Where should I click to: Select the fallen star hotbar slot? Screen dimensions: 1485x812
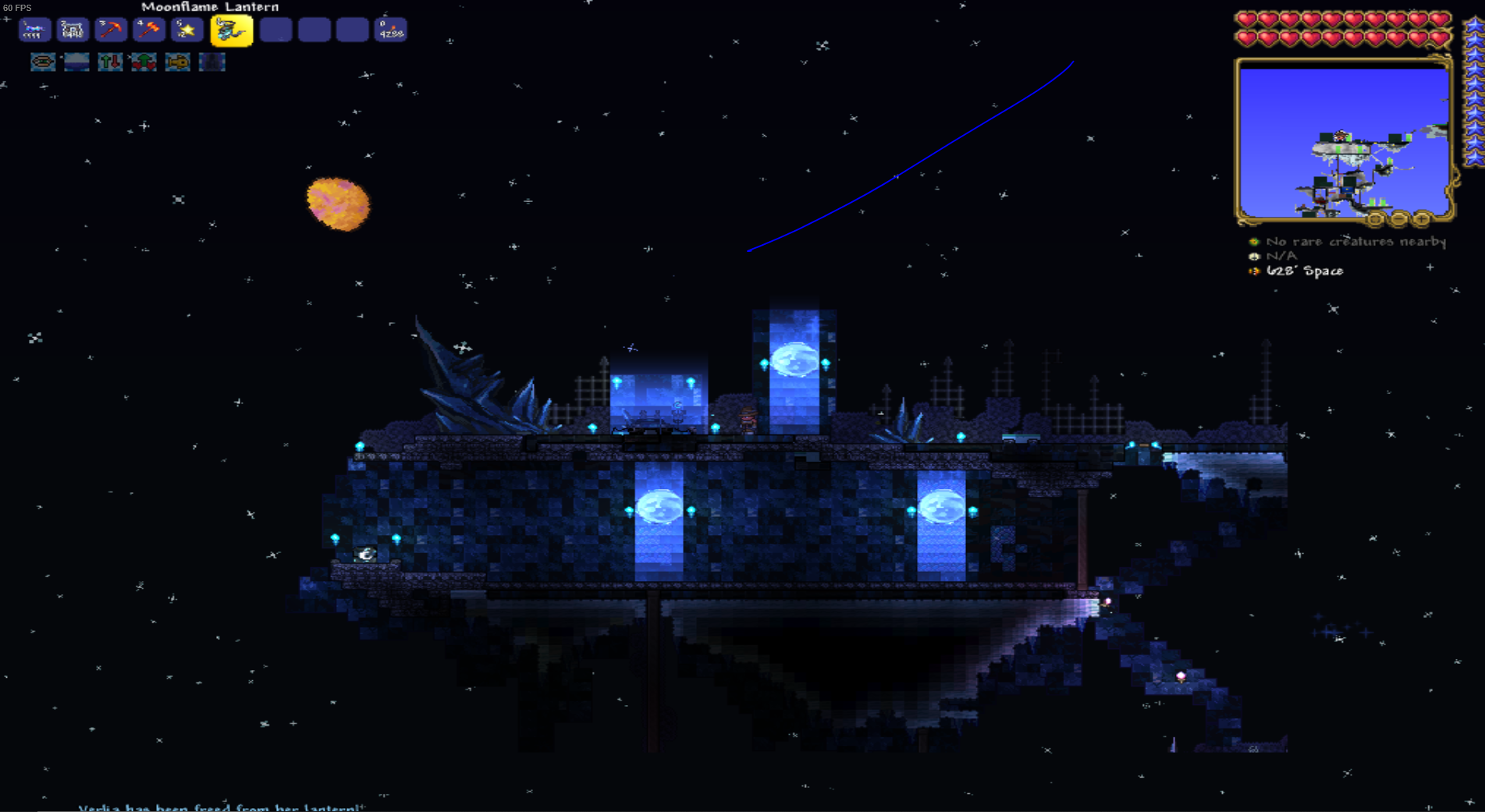click(187, 30)
